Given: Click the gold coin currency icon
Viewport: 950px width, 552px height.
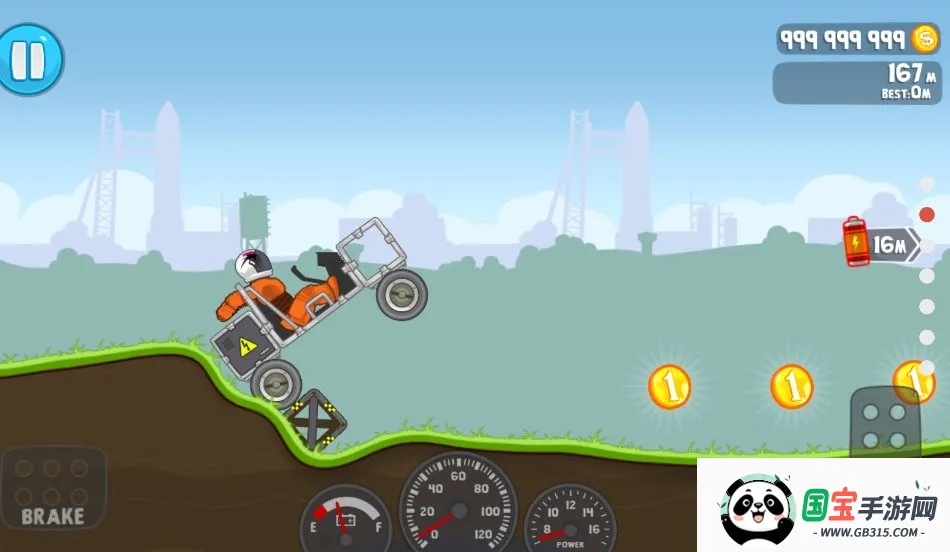Looking at the screenshot, I should (x=926, y=39).
